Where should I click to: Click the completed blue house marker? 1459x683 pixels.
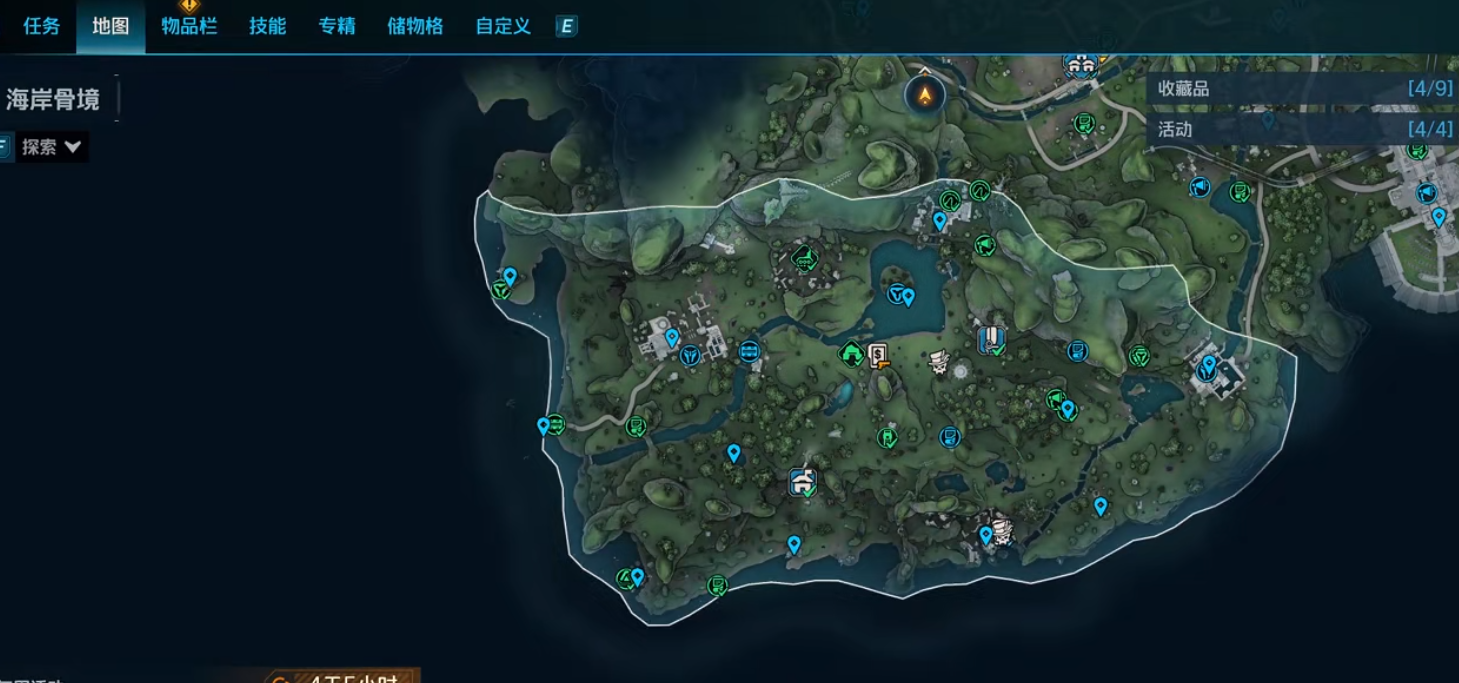click(802, 482)
